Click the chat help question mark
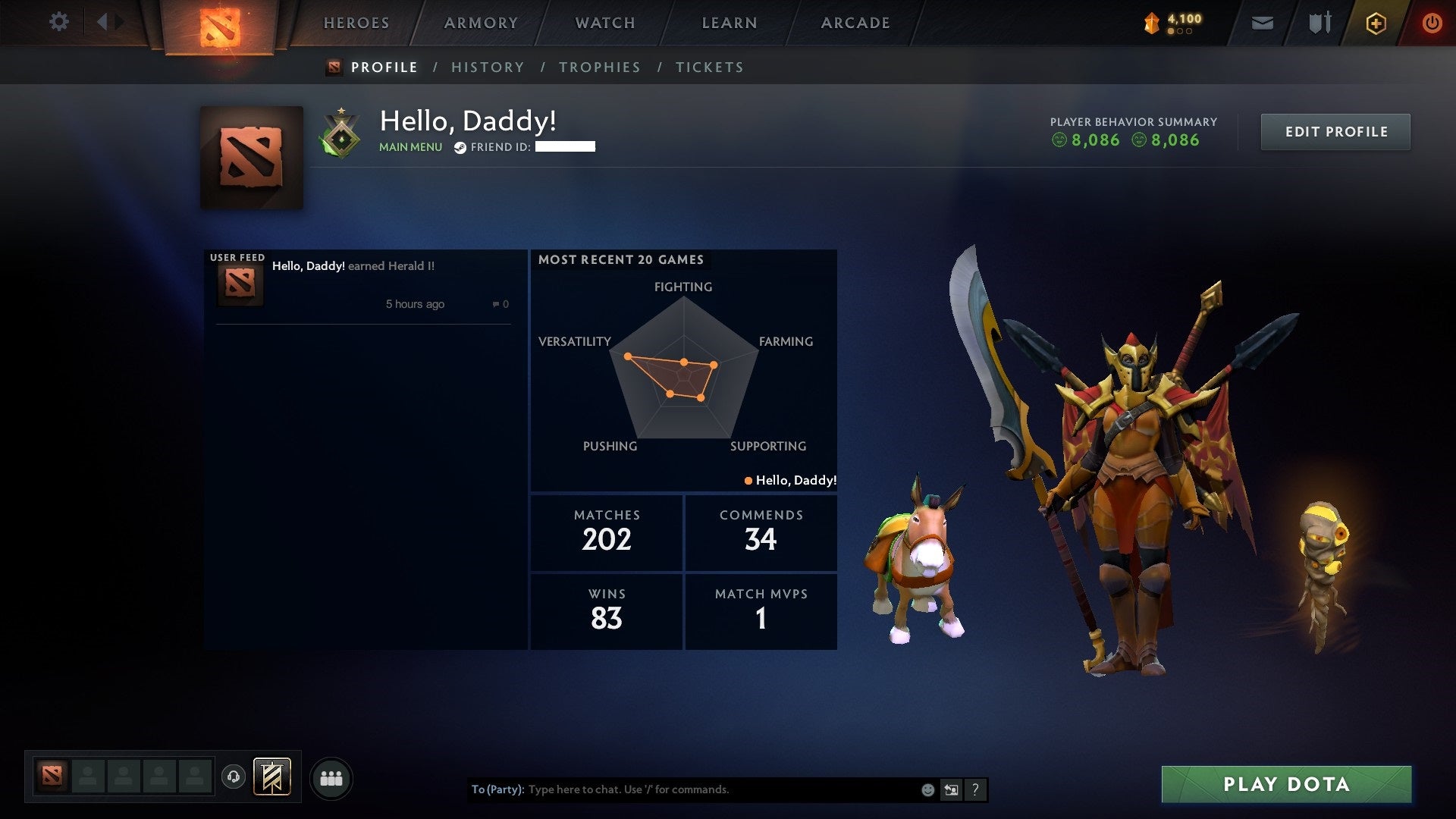Image resolution: width=1456 pixels, height=819 pixels. (x=975, y=789)
